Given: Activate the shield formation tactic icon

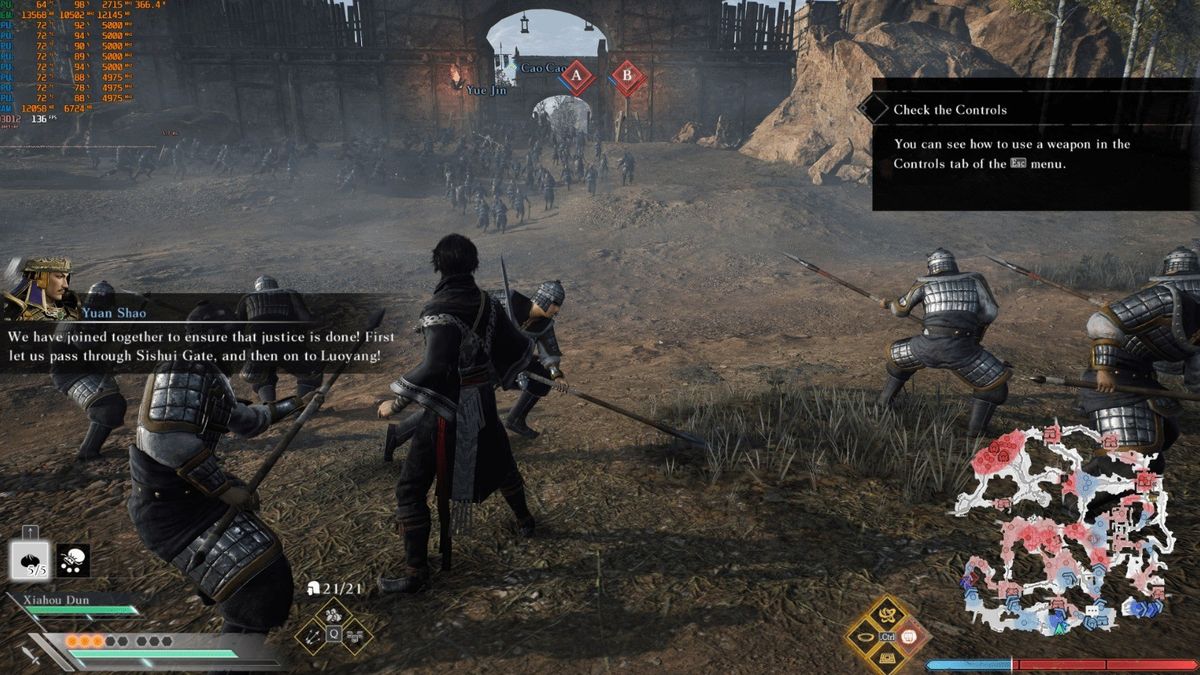Looking at the screenshot, I should tap(355, 635).
